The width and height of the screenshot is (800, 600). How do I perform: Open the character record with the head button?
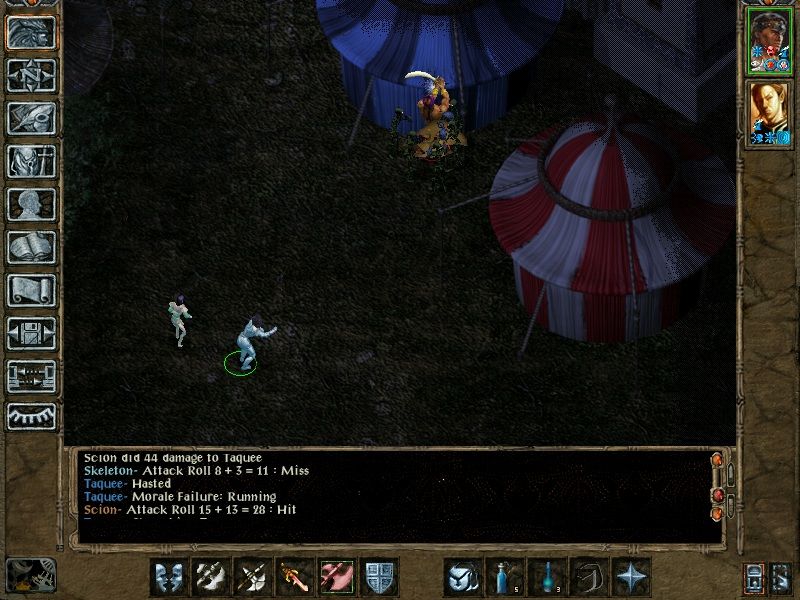pos(31,204)
